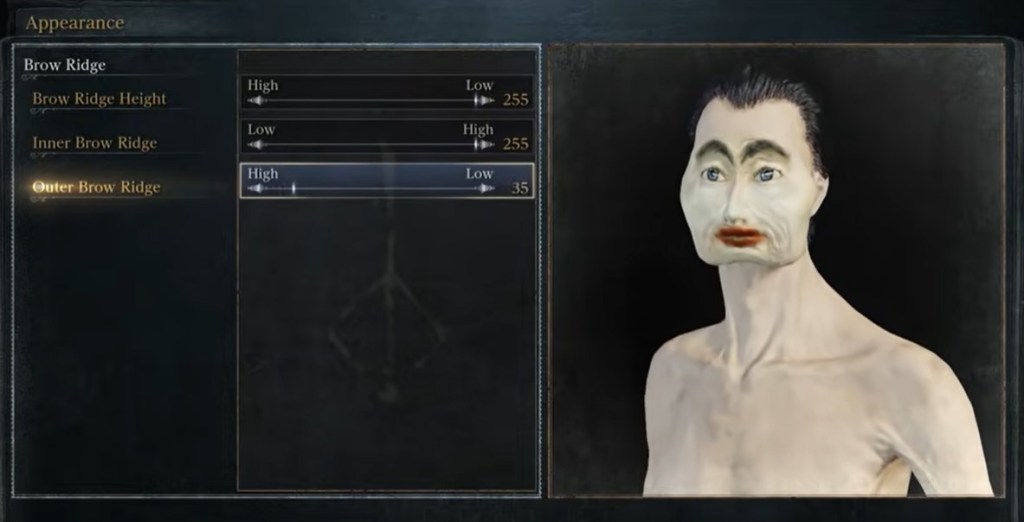Screen dimensions: 1024x522
Task: Set the Outer Brow Ridge slider
Action: [x=371, y=189]
